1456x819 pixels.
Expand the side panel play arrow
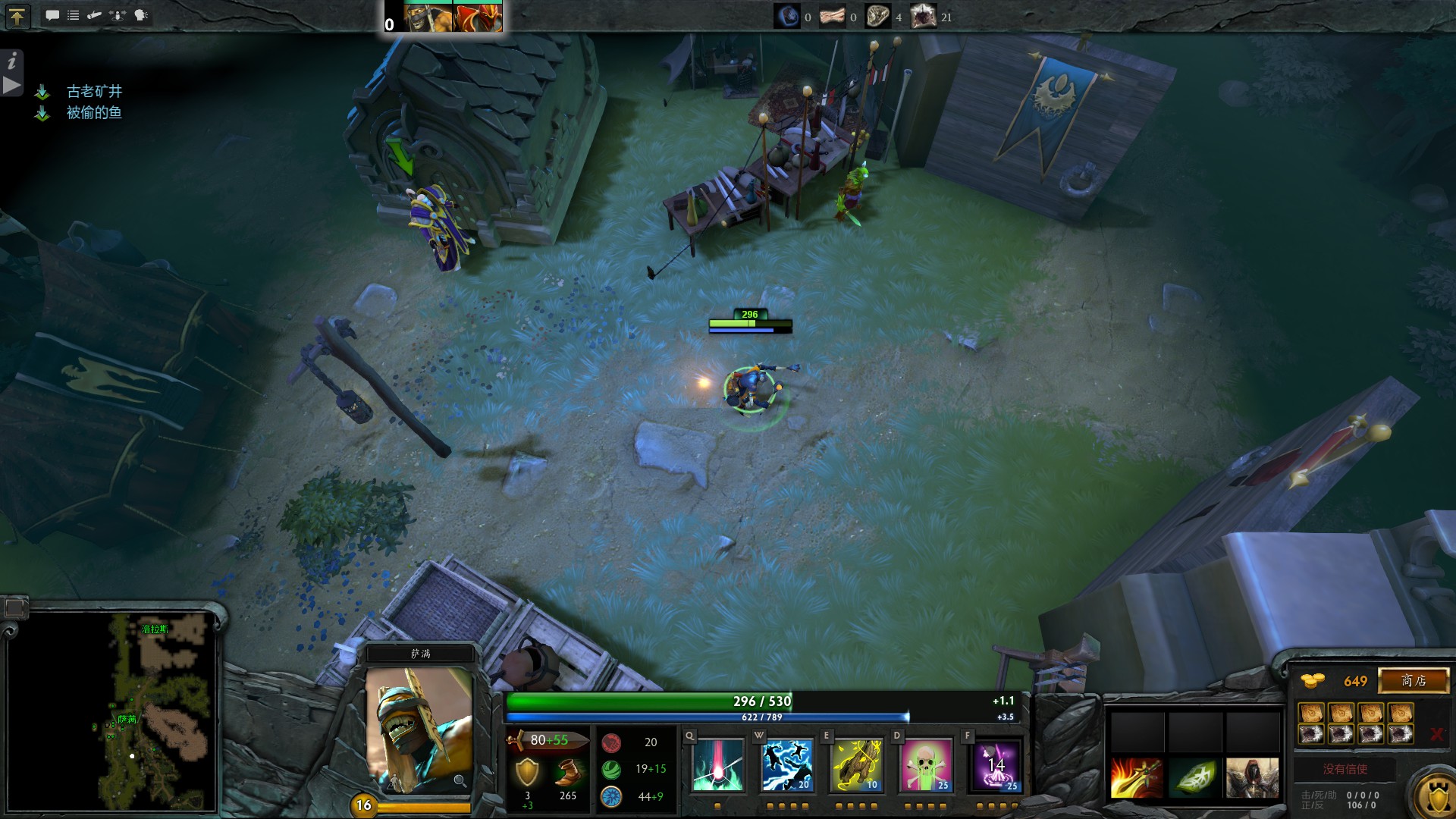pos(12,85)
